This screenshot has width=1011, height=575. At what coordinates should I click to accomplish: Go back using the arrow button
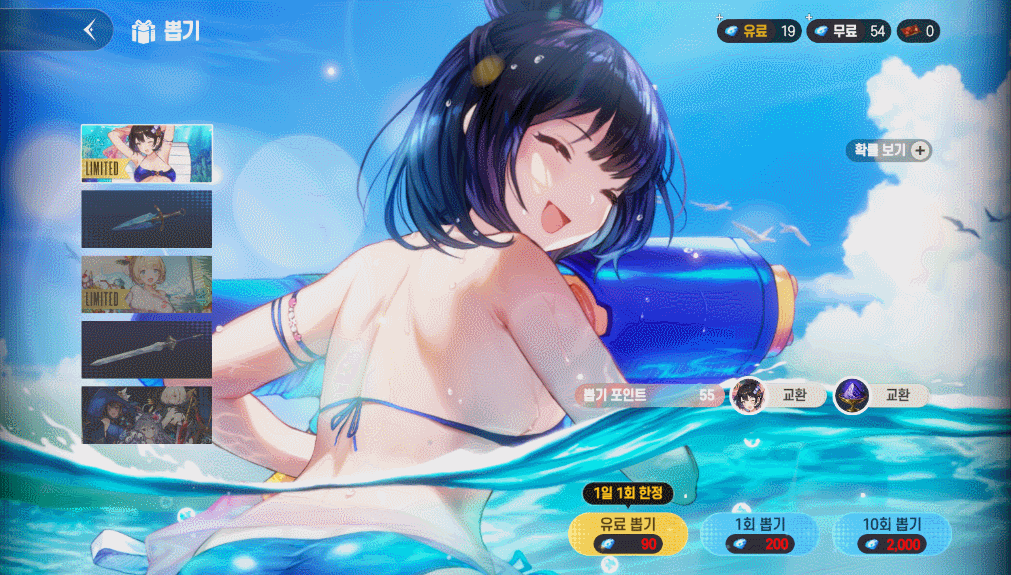click(x=90, y=30)
